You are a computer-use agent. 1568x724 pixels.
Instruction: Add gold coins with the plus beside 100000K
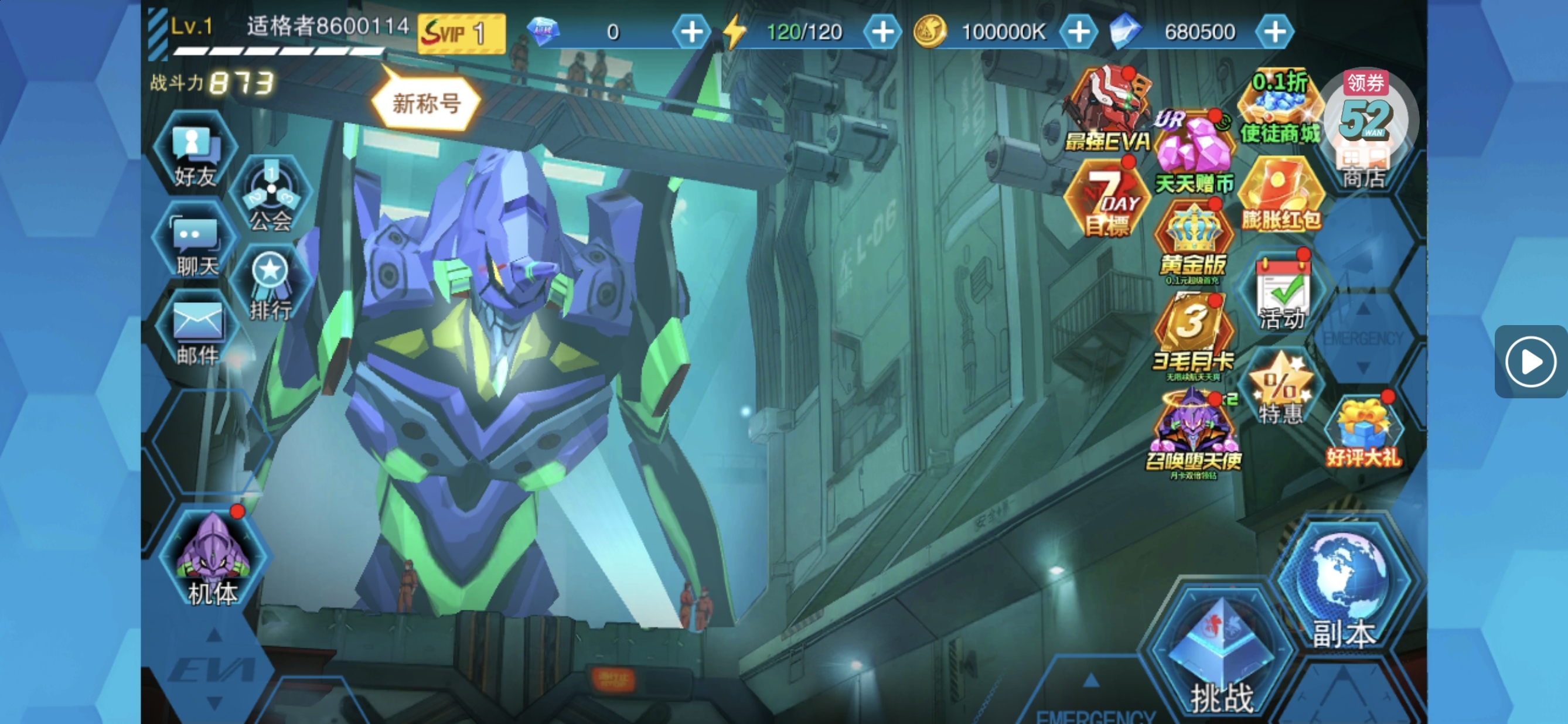point(1078,32)
